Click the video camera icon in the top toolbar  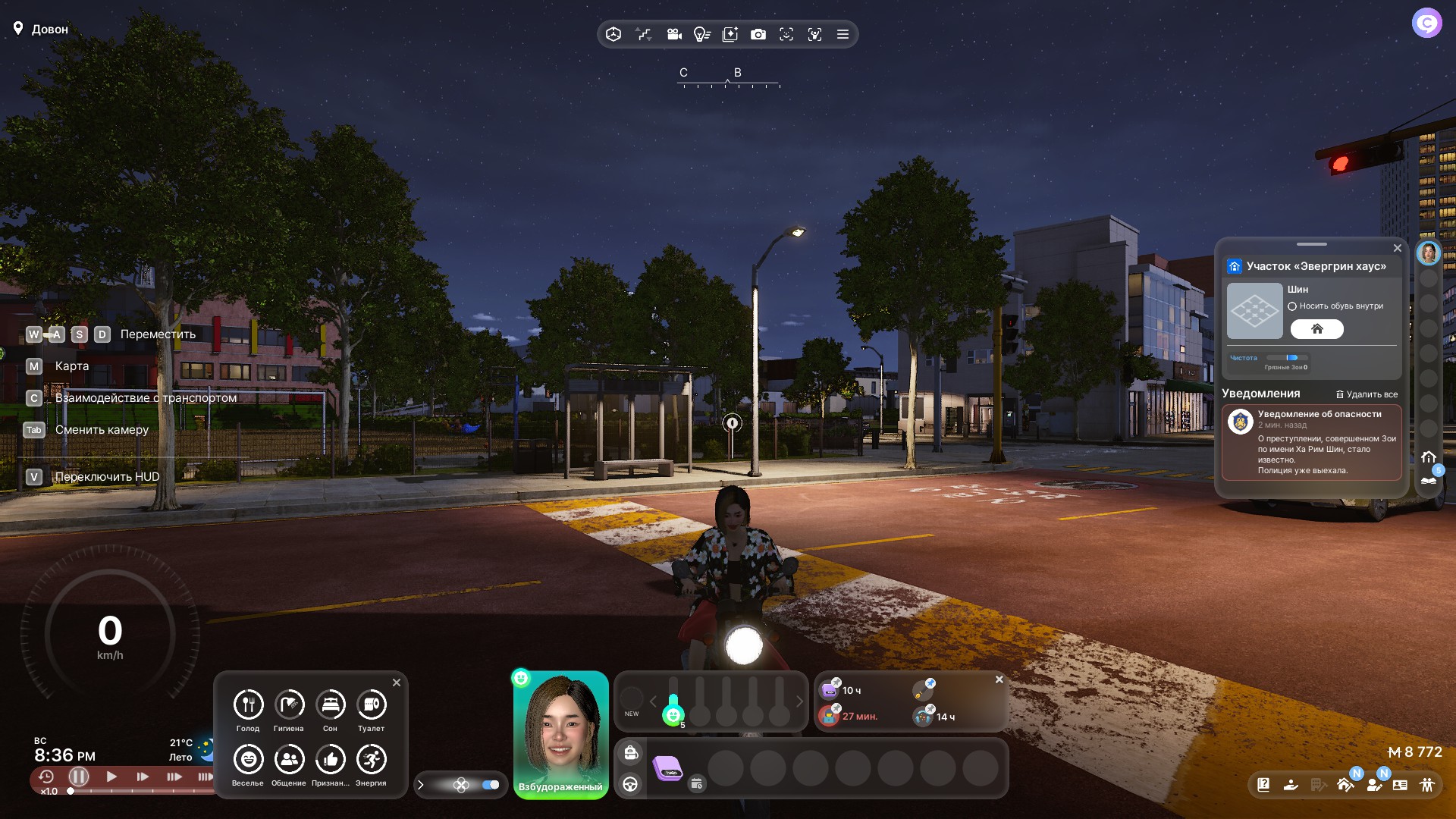point(673,34)
